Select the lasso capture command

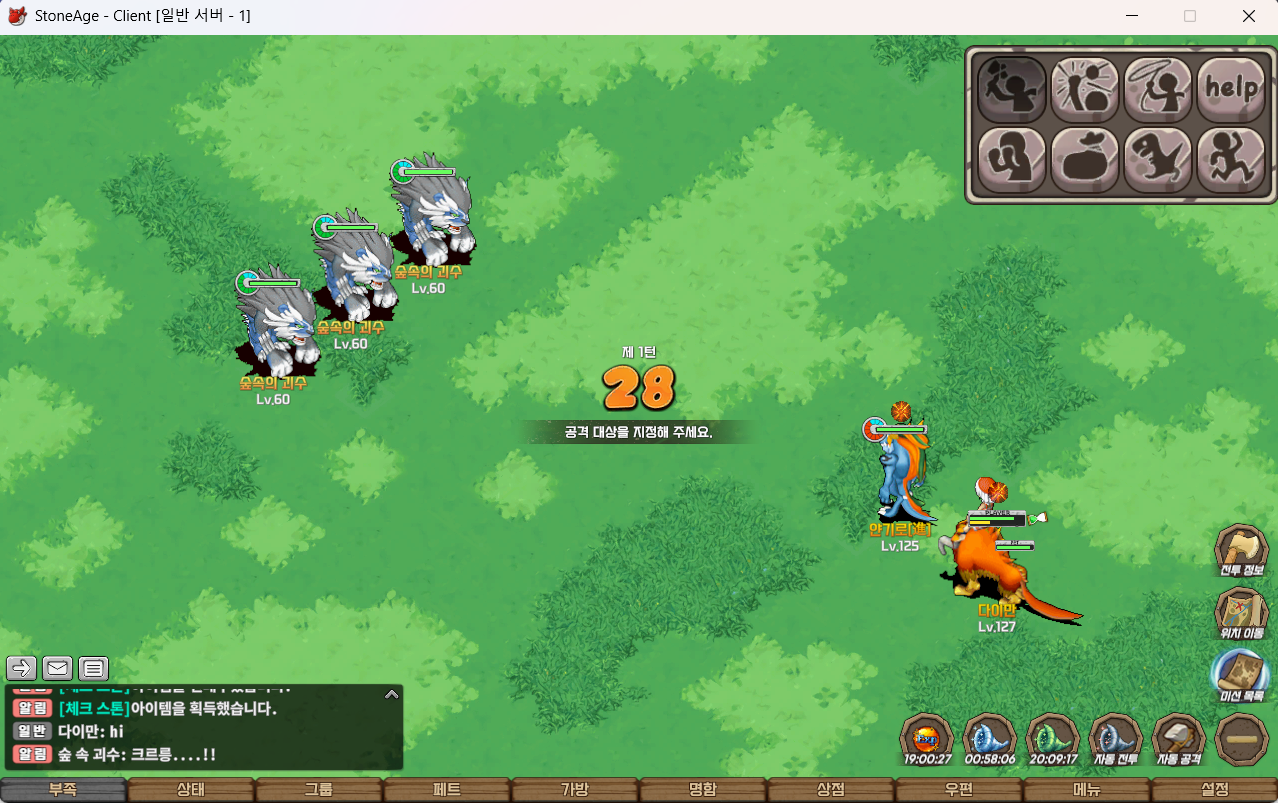(1158, 89)
